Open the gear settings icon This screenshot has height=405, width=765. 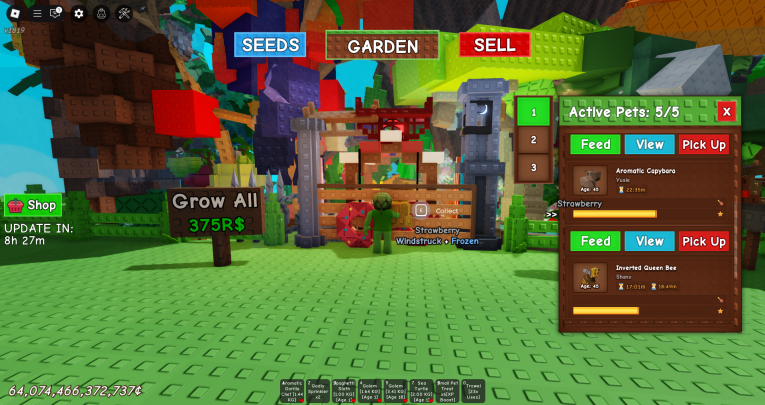79,13
